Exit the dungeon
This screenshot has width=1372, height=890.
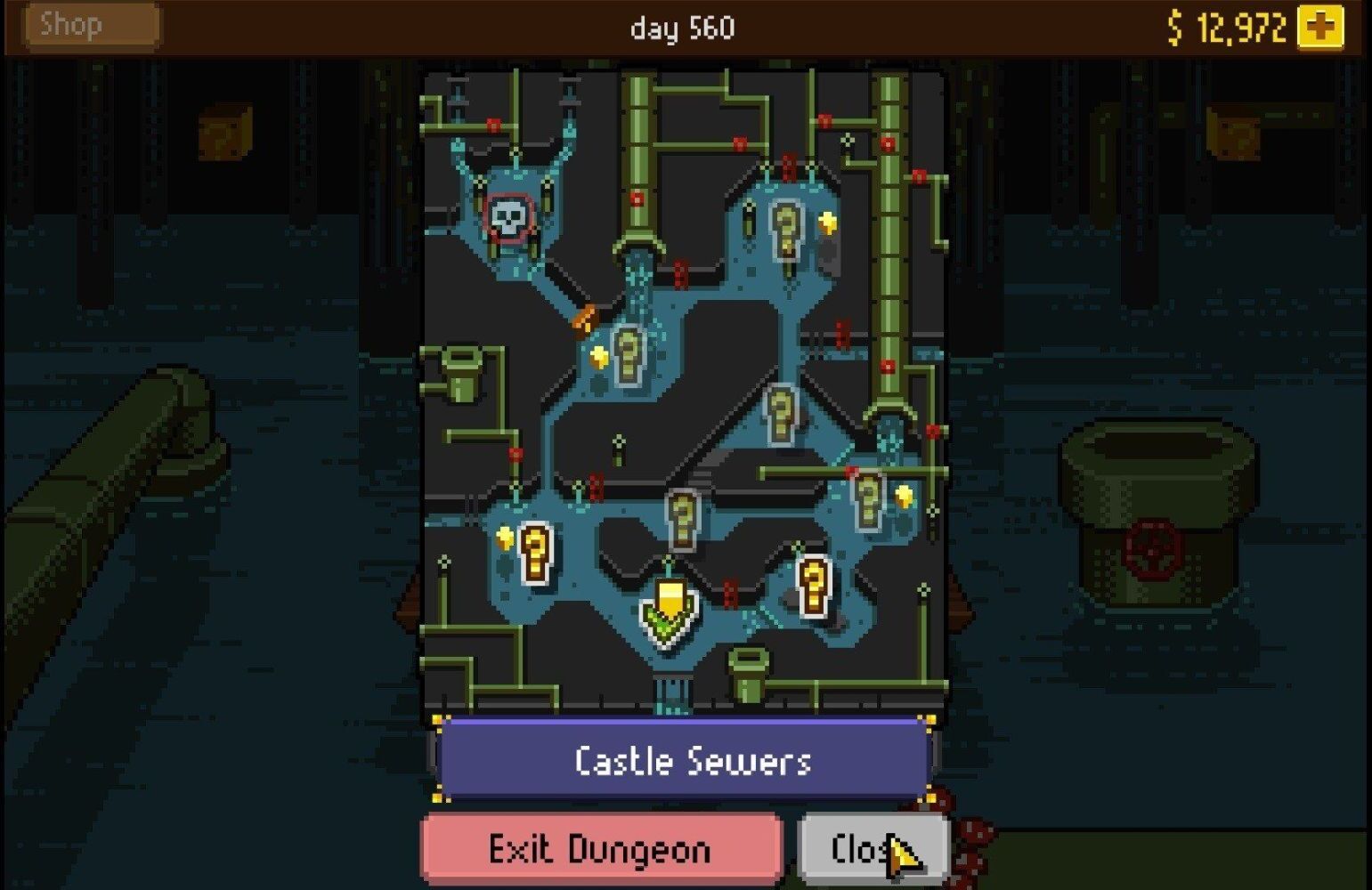(x=601, y=849)
